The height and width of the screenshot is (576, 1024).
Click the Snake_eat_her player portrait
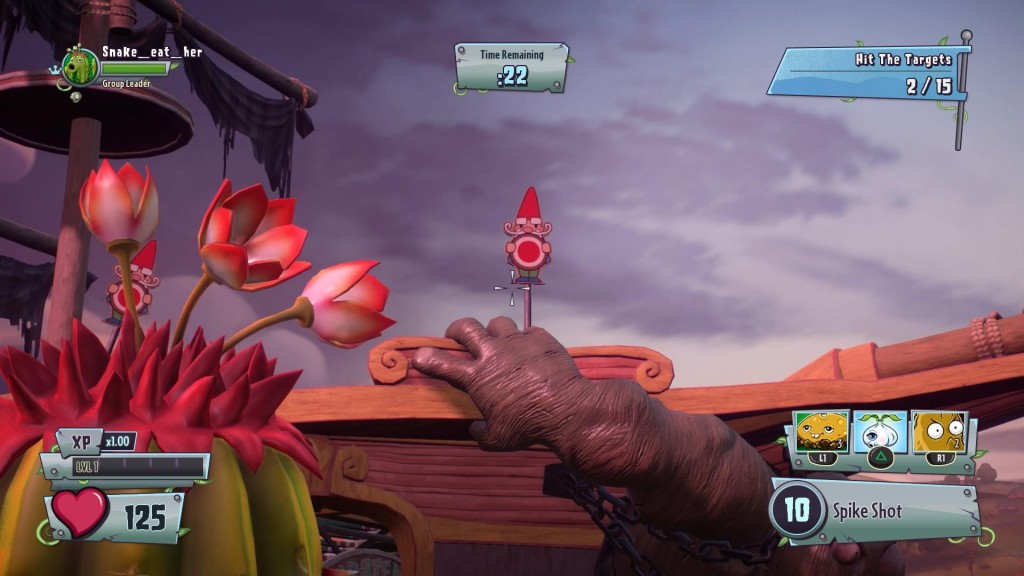[x=80, y=67]
